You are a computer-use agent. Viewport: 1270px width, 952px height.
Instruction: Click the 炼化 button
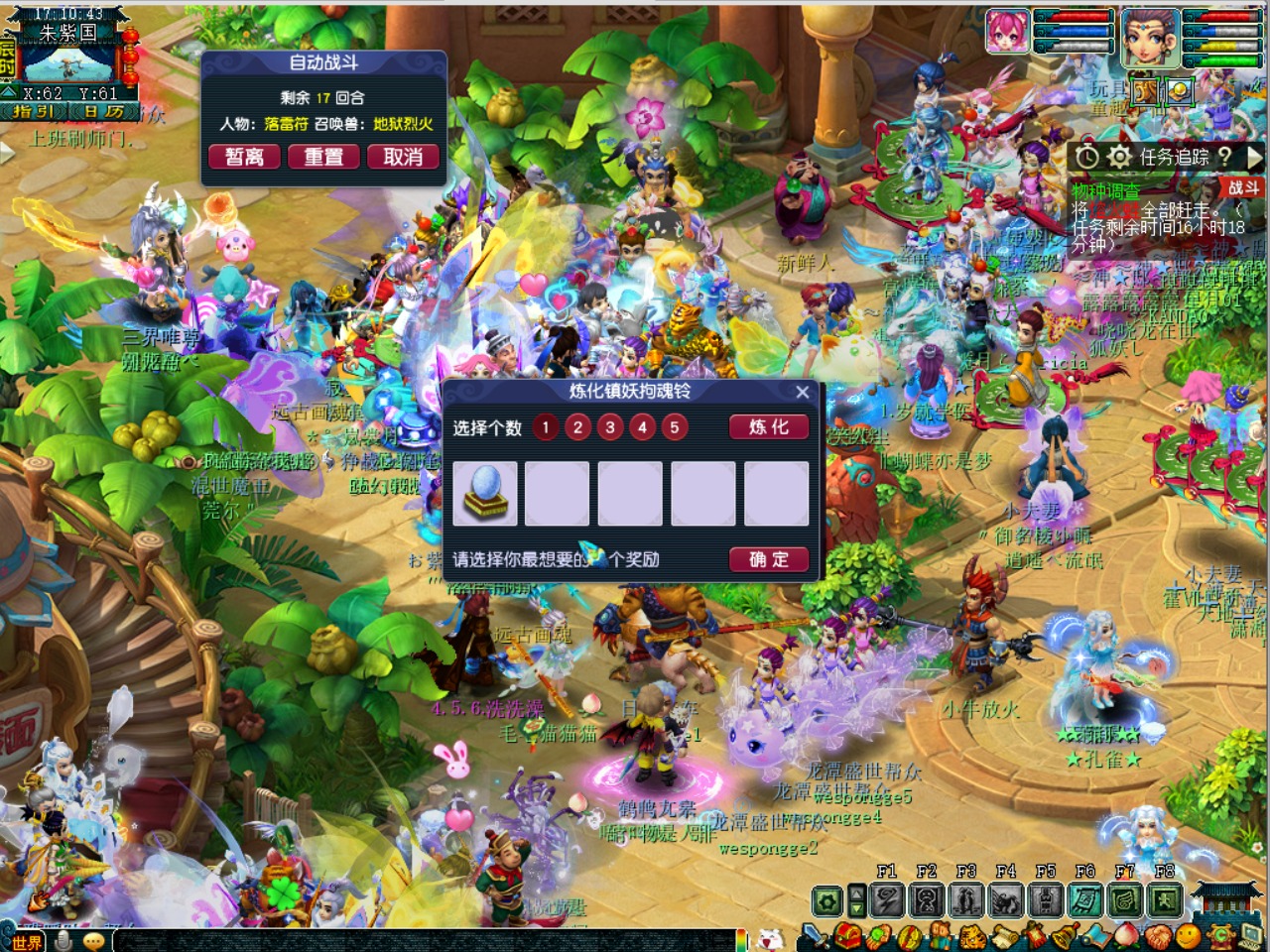pos(769,427)
